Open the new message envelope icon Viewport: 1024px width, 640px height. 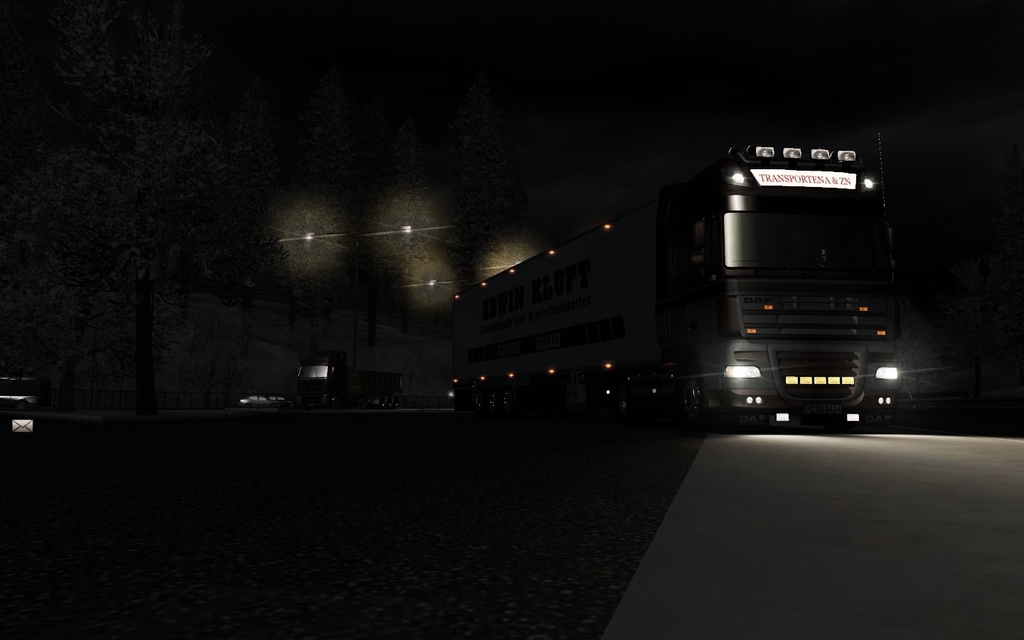point(22,426)
